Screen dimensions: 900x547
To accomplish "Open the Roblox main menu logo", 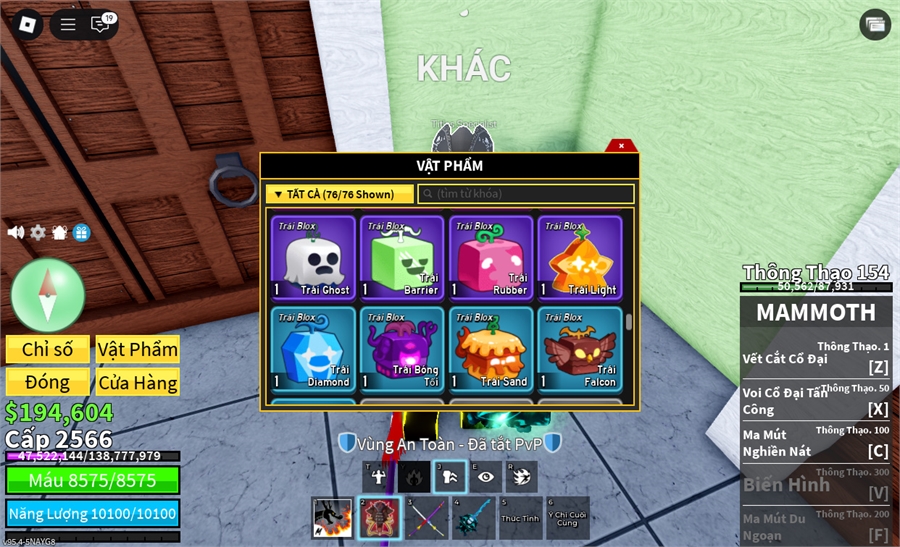I will click(x=25, y=25).
